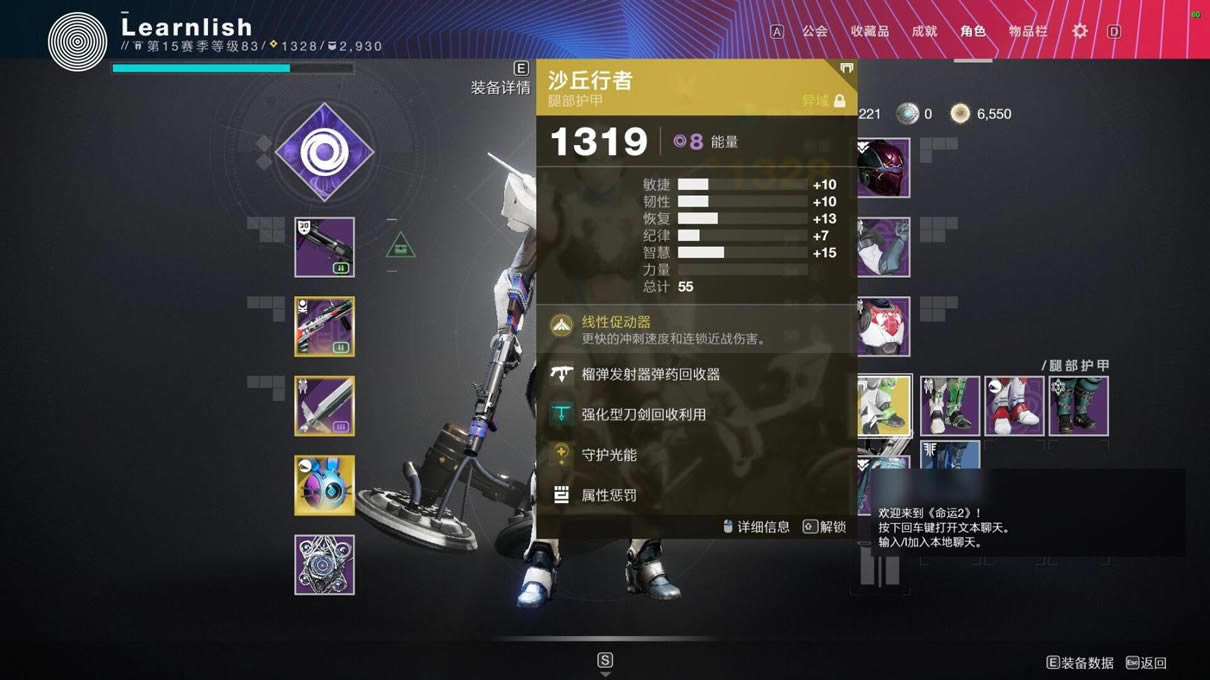Select the equipped dark red helmet slot
1210x680 pixels.
click(x=884, y=168)
